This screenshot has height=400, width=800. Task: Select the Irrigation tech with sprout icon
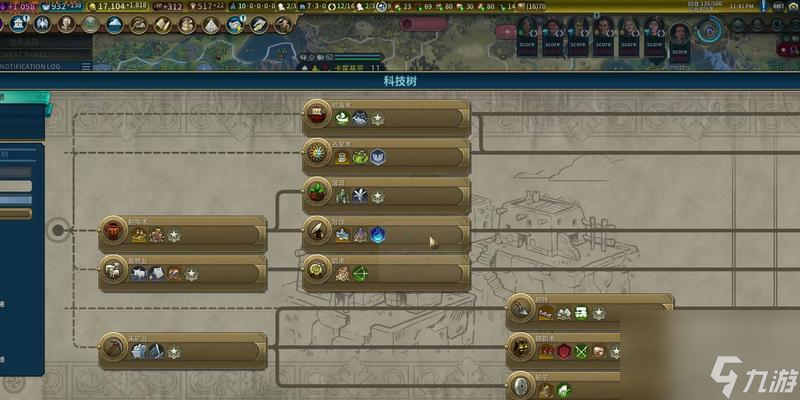tap(386, 195)
